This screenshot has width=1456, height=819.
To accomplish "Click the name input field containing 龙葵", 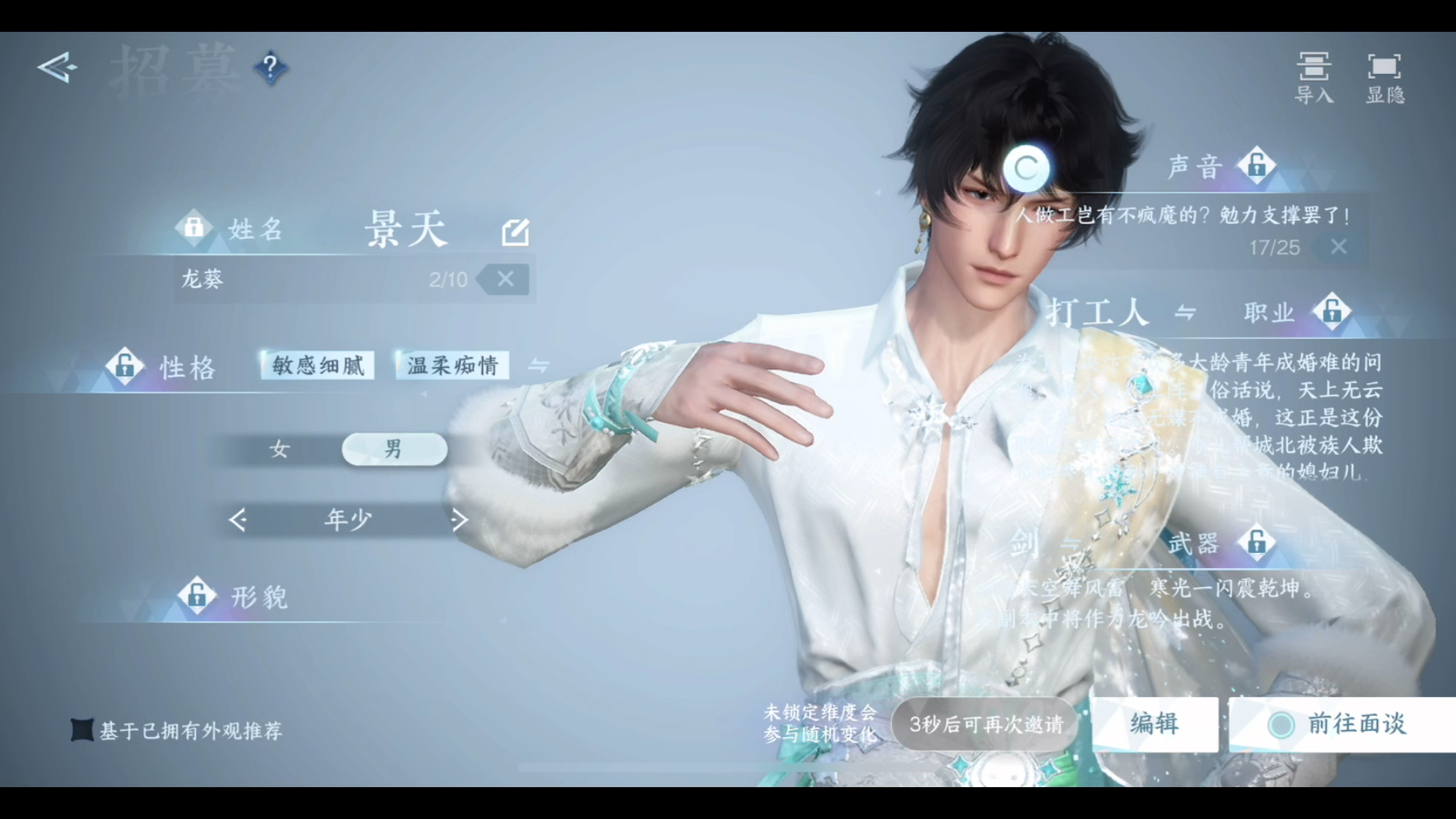I will [303, 280].
